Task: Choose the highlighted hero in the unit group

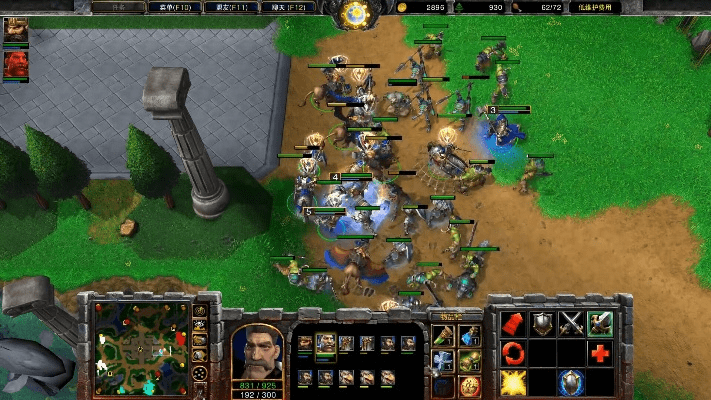Action: click(x=326, y=343)
